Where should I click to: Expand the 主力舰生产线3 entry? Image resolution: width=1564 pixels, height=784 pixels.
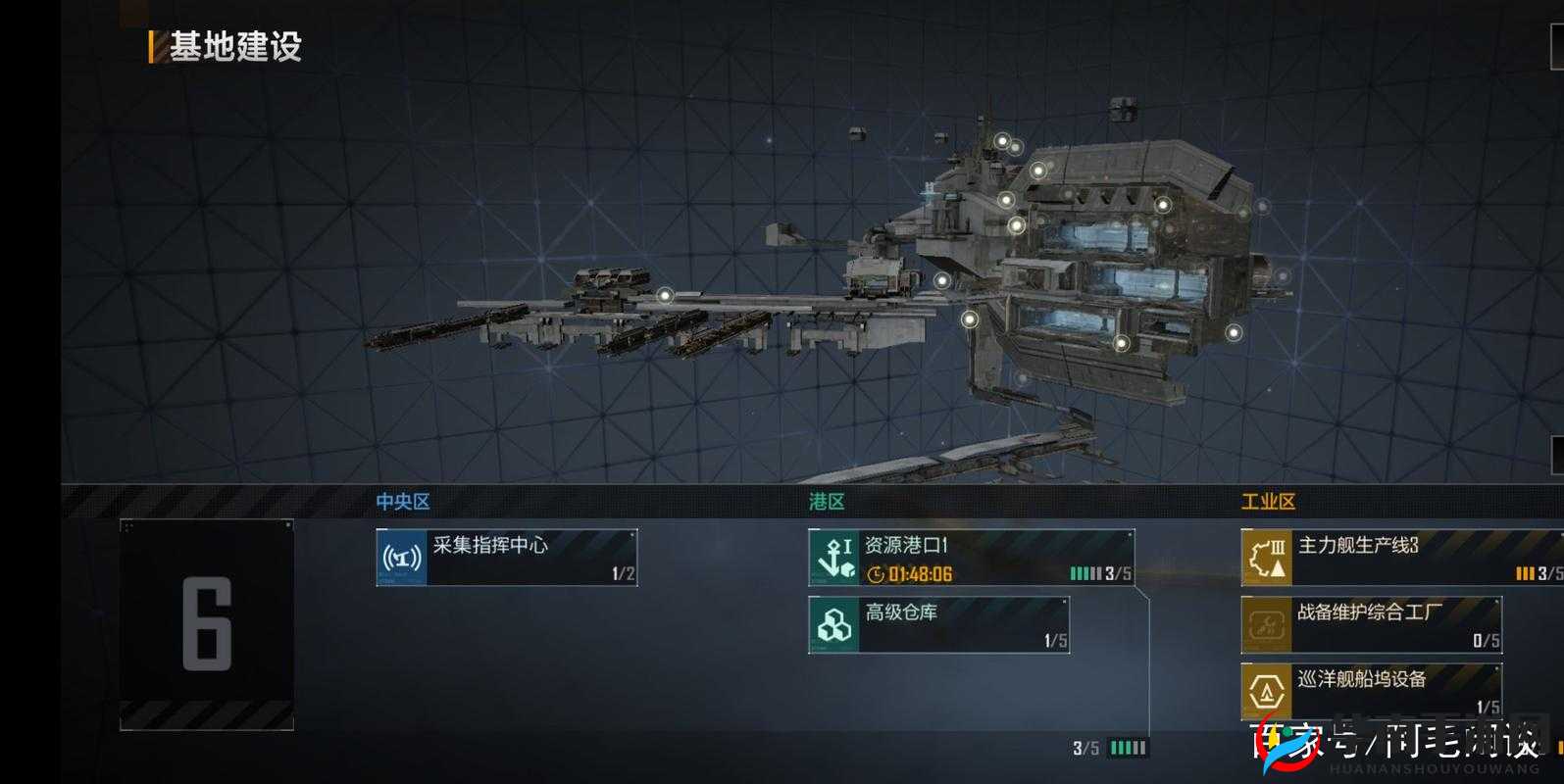(x=1392, y=555)
